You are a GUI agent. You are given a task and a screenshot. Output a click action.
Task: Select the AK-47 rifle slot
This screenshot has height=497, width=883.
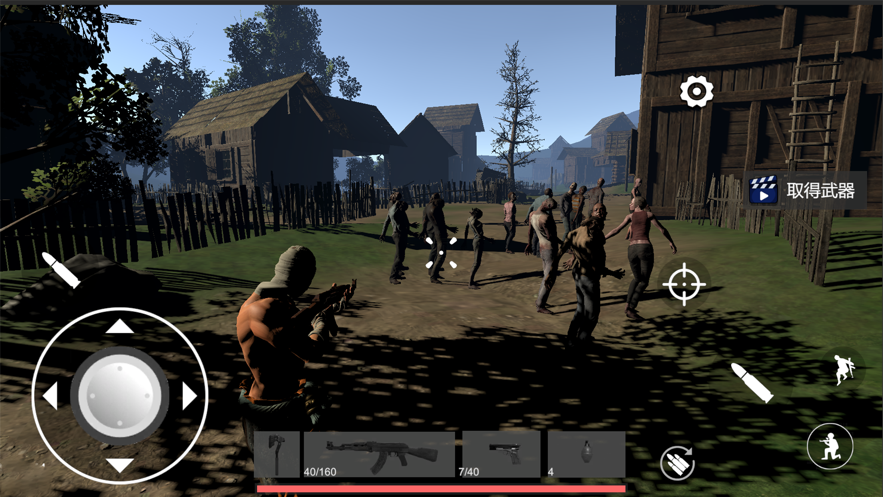click(378, 455)
